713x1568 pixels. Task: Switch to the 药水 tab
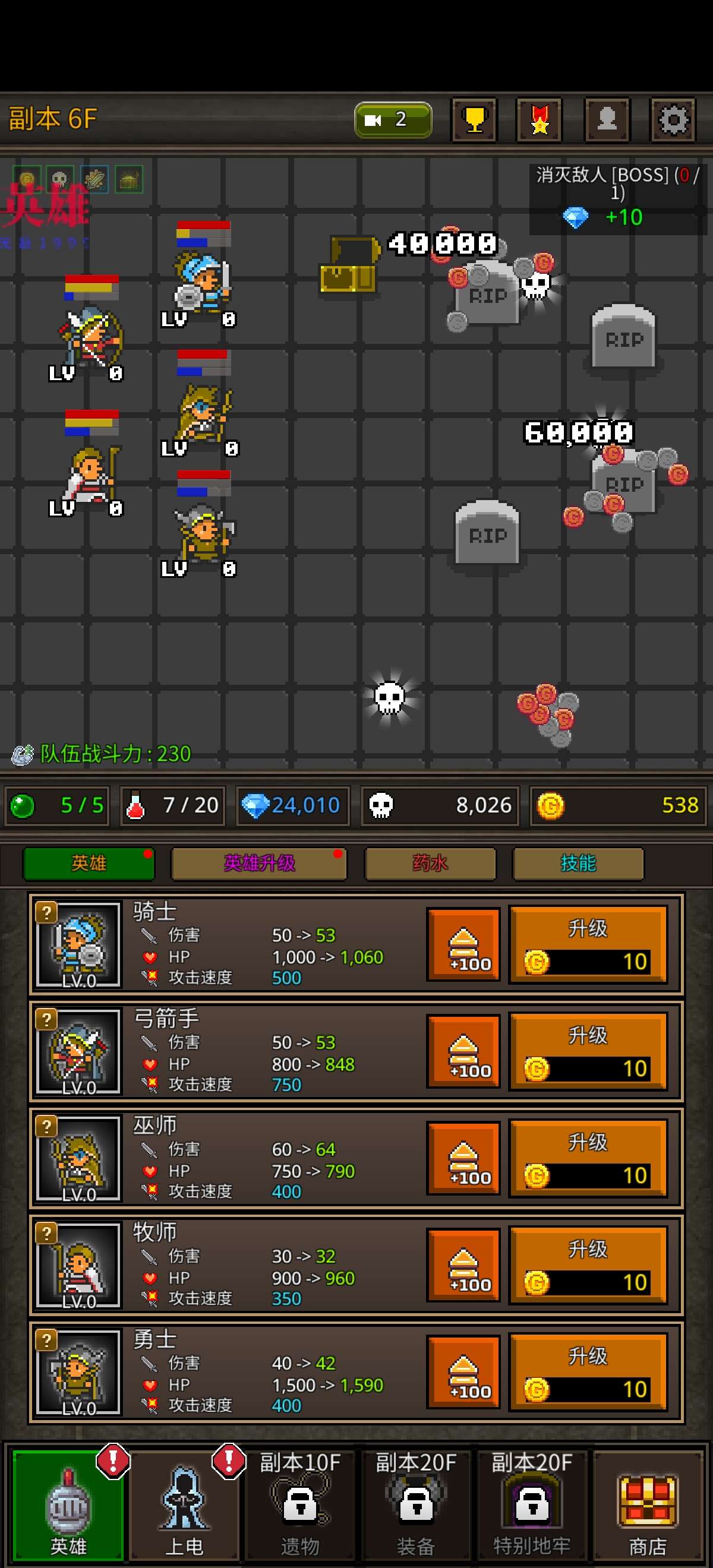click(x=430, y=863)
